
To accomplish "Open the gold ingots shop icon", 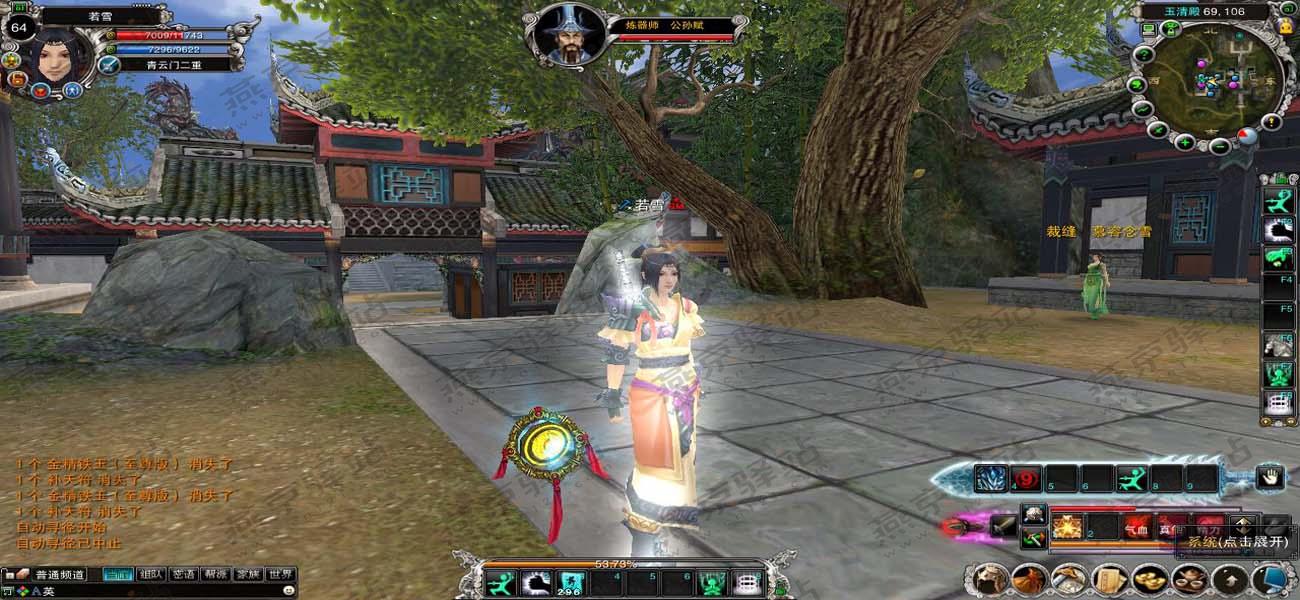I will [x=1148, y=579].
